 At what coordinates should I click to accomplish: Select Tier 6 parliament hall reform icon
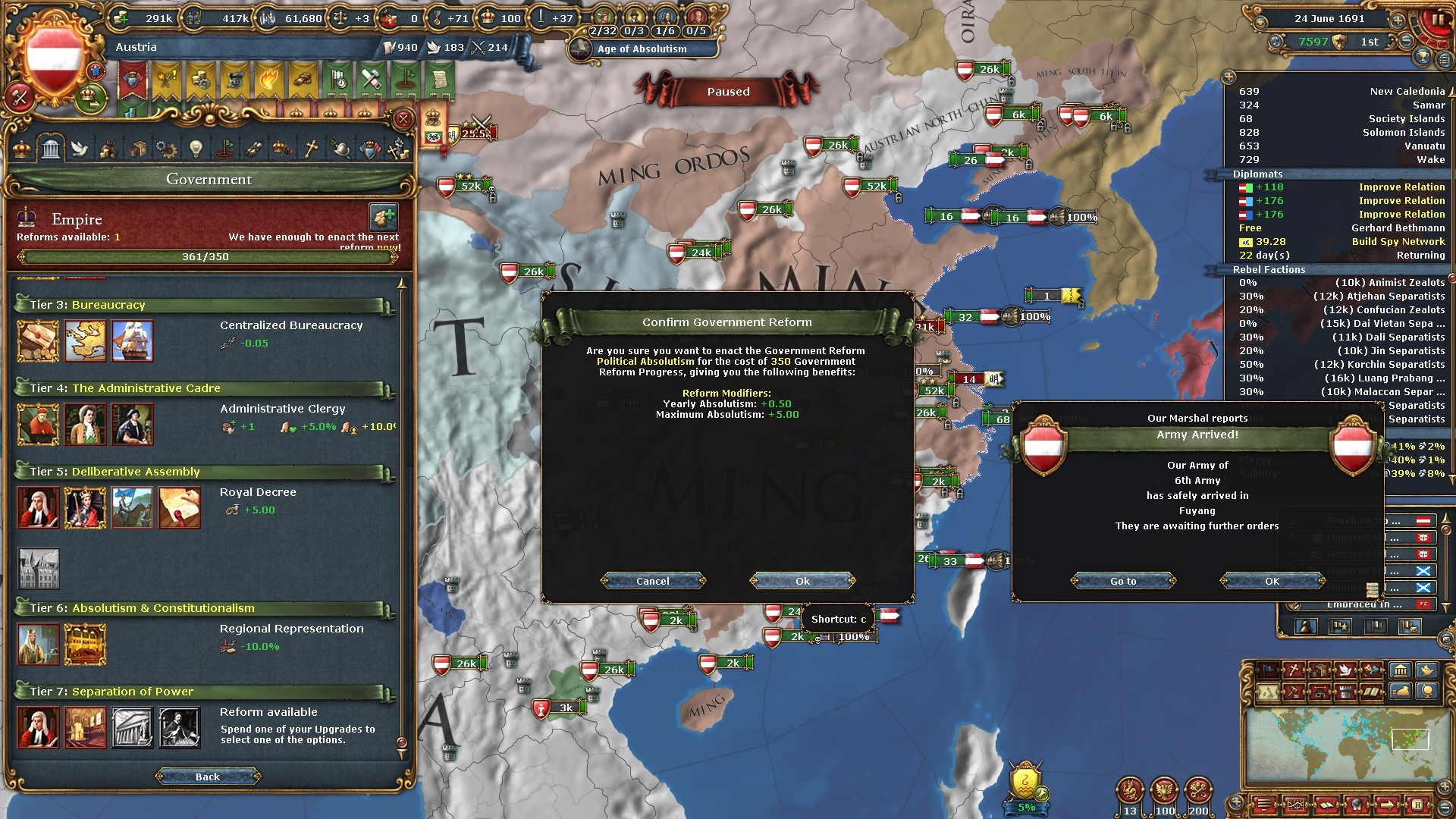85,644
